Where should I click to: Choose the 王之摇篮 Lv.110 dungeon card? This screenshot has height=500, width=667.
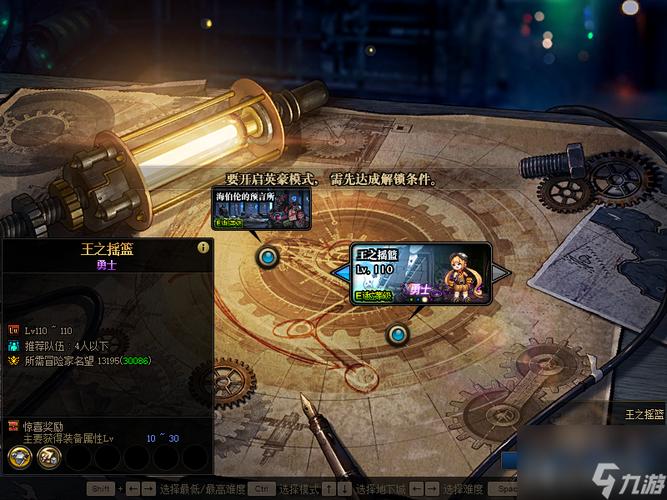point(420,273)
